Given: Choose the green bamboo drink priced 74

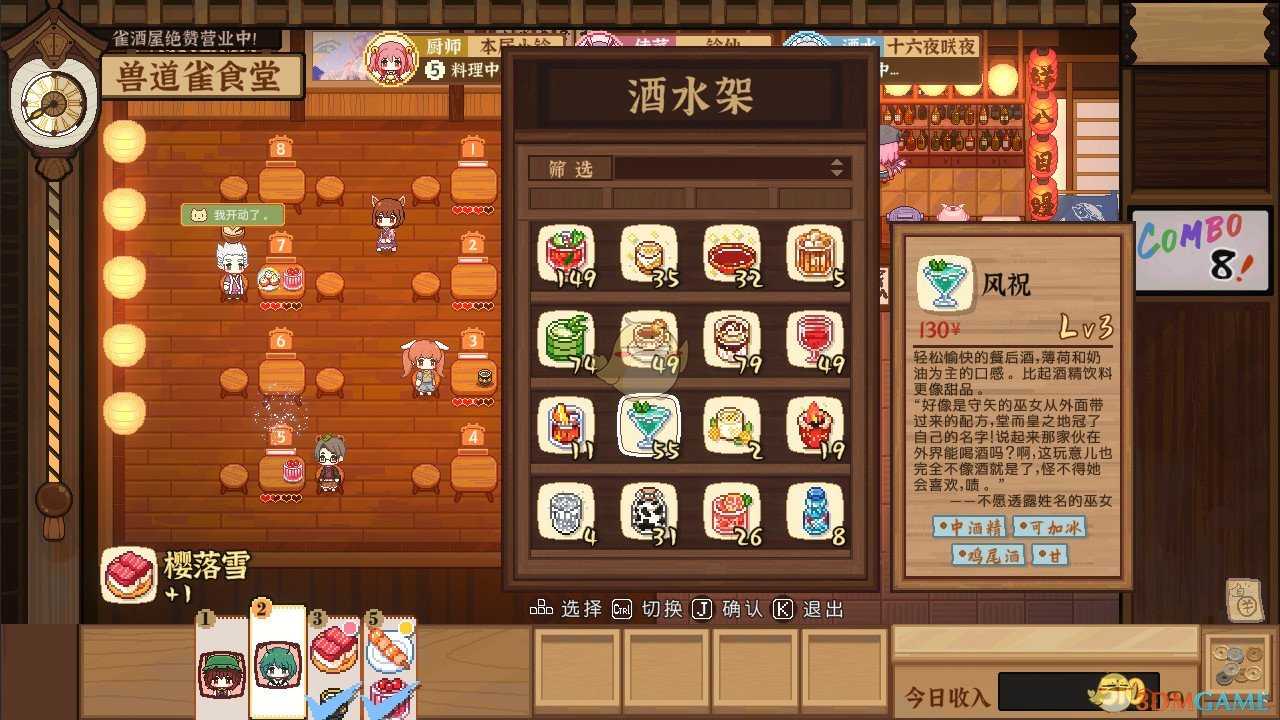Looking at the screenshot, I should coord(565,338).
